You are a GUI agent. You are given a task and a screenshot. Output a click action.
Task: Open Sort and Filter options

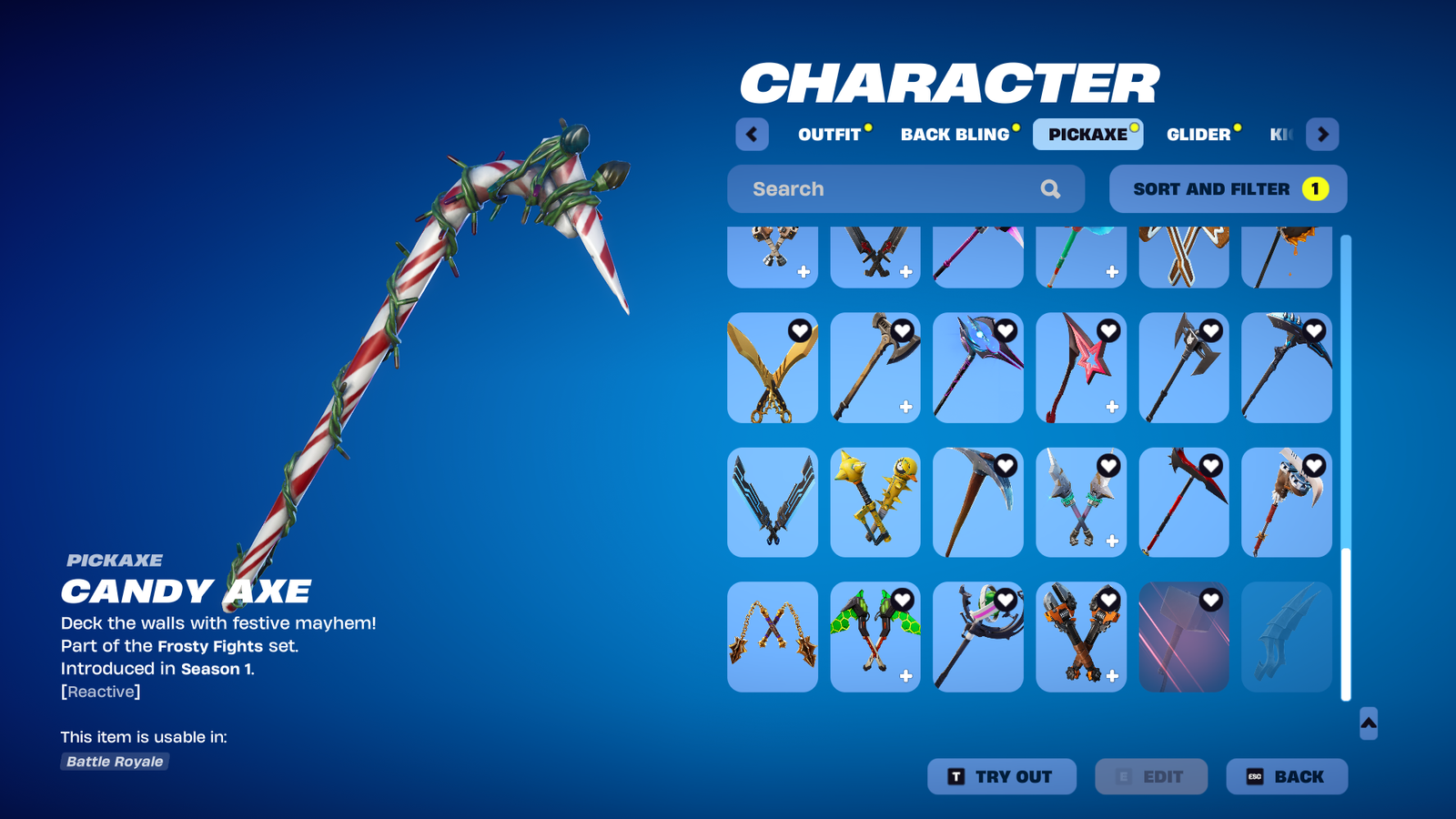tap(1228, 189)
